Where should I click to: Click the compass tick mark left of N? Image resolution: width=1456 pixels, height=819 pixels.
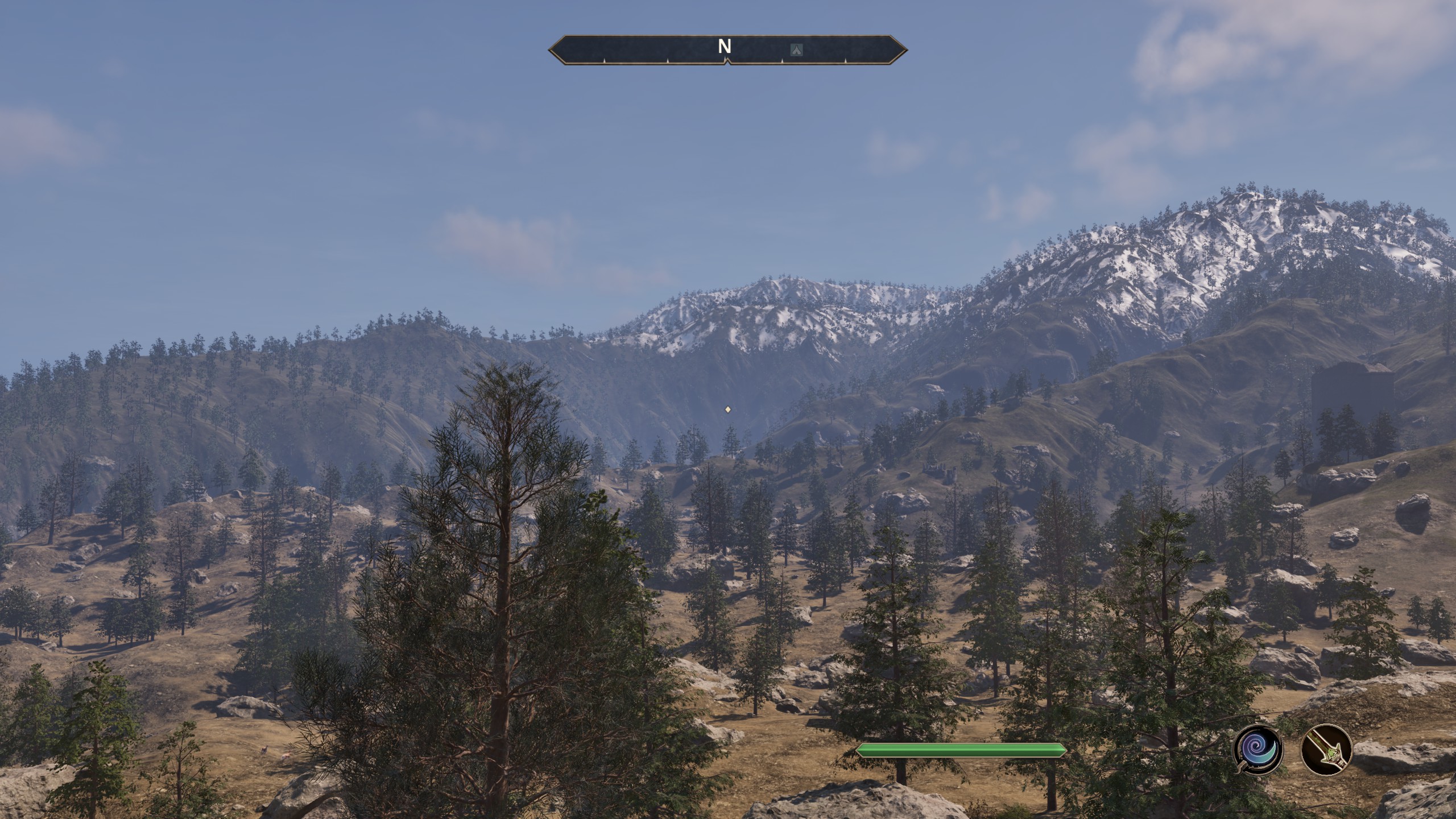pos(668,63)
